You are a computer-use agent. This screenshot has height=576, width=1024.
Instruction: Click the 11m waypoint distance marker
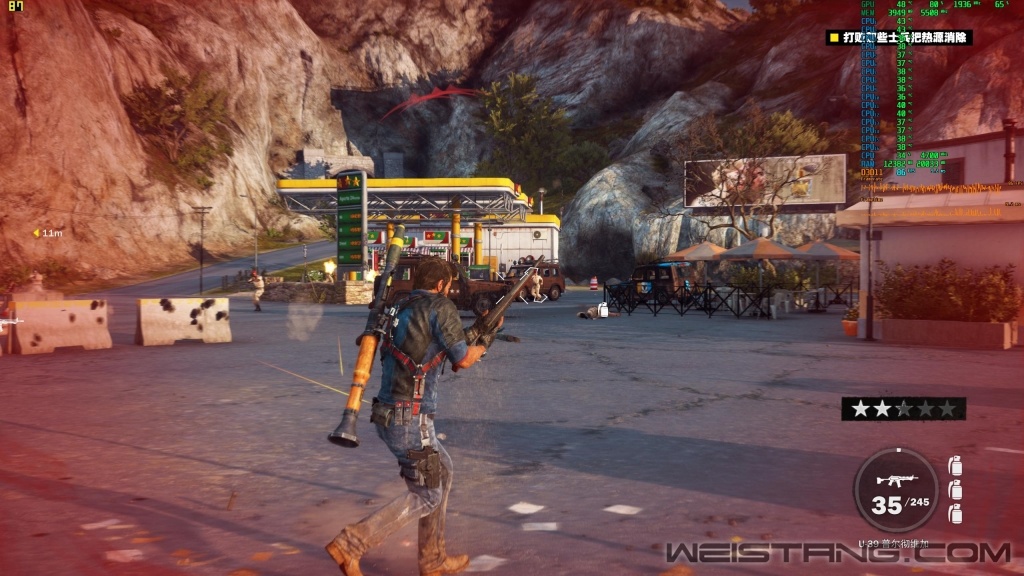47,233
